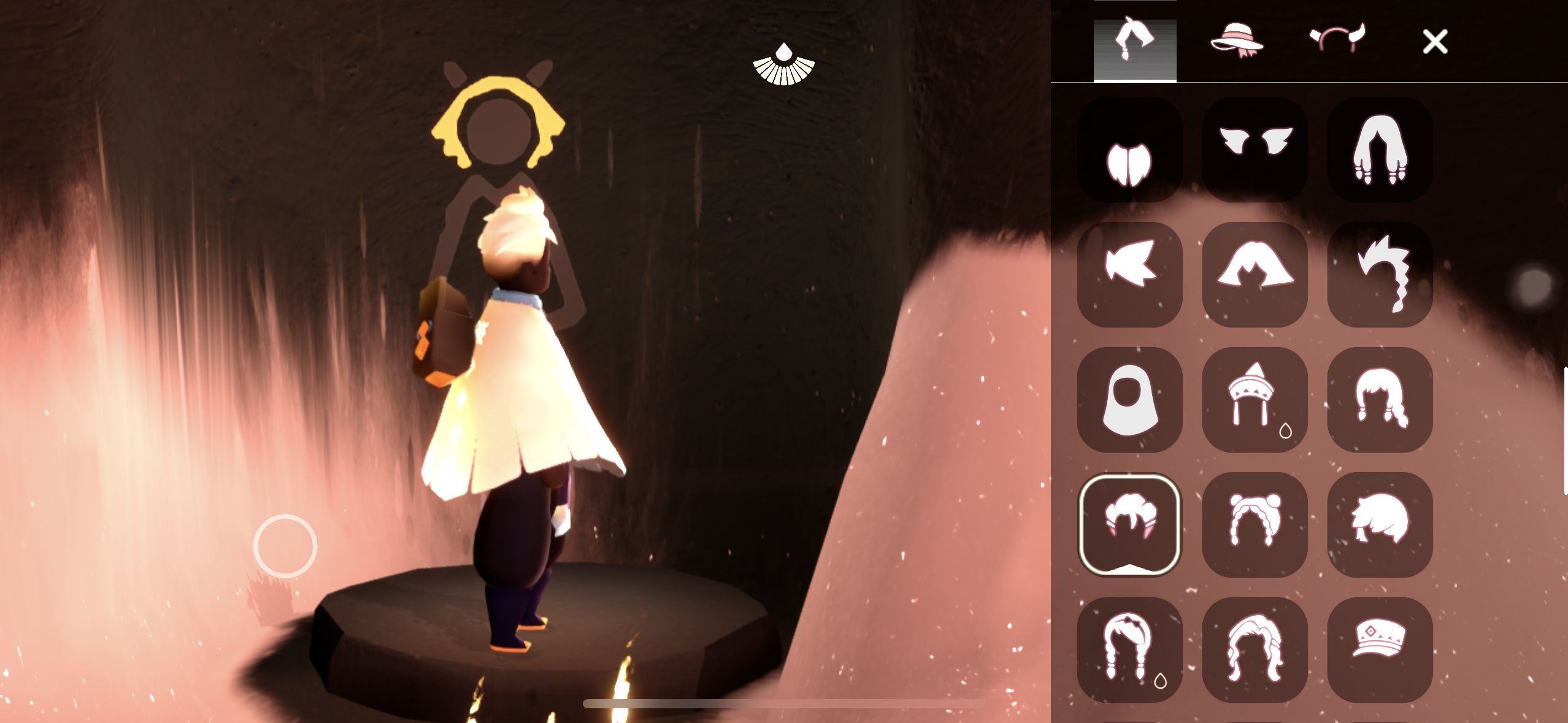1568x723 pixels.
Task: Select the pointed hat with ear flaps
Action: [1255, 400]
